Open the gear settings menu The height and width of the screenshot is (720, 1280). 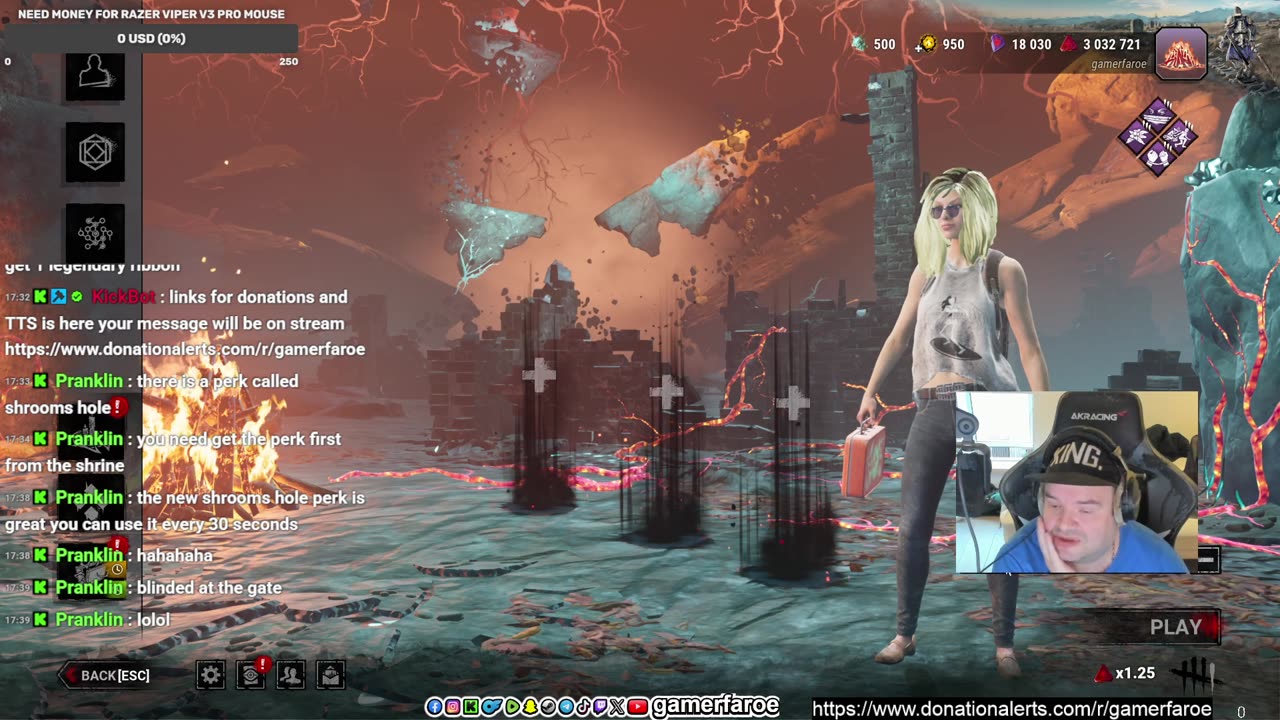[211, 675]
